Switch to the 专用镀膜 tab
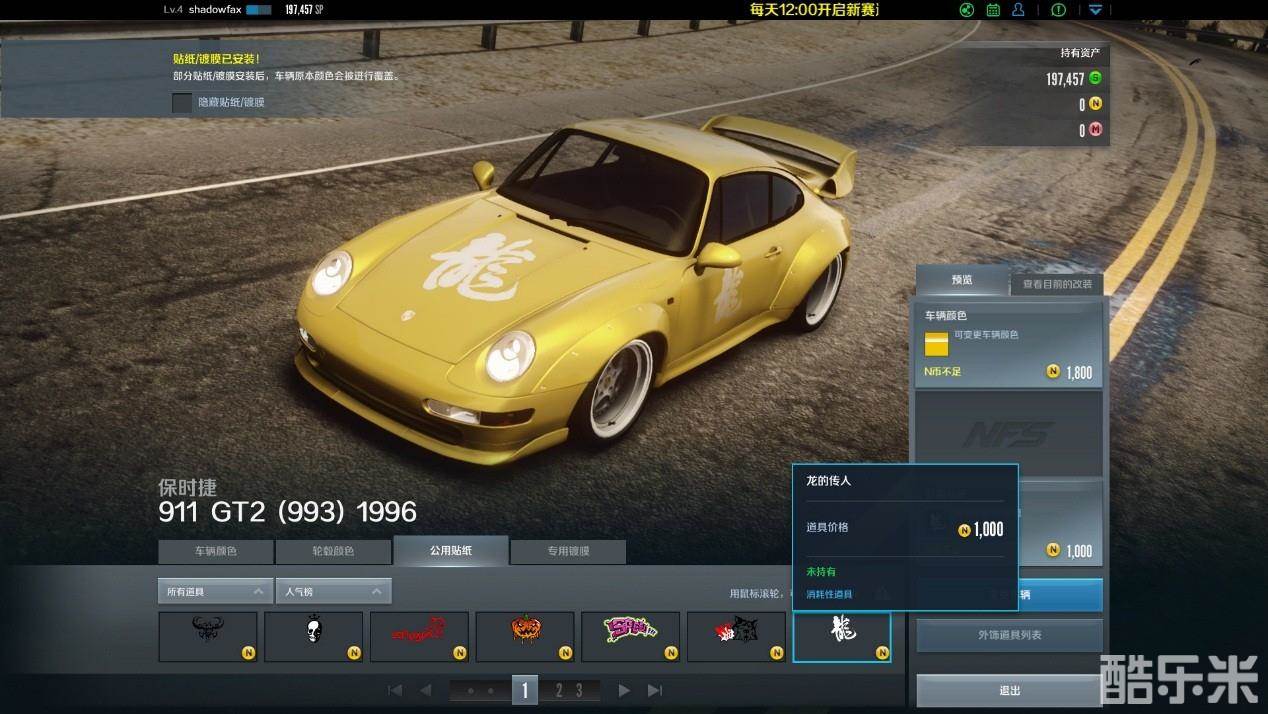1268x714 pixels. click(x=568, y=551)
